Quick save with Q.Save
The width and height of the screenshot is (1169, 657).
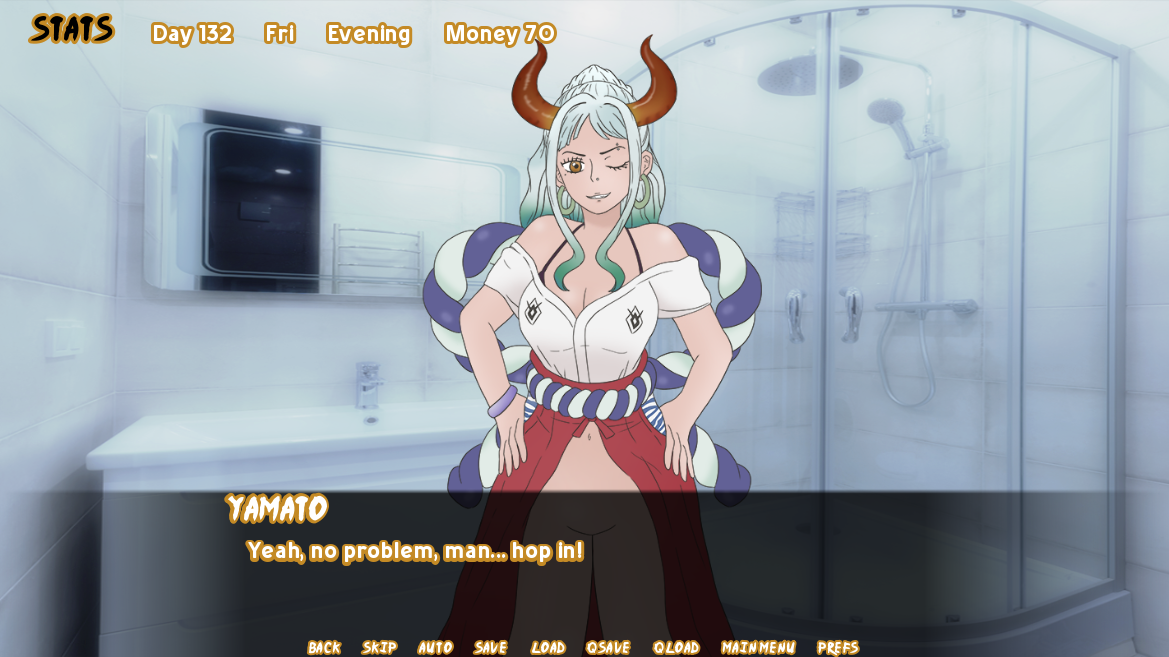[x=608, y=647]
